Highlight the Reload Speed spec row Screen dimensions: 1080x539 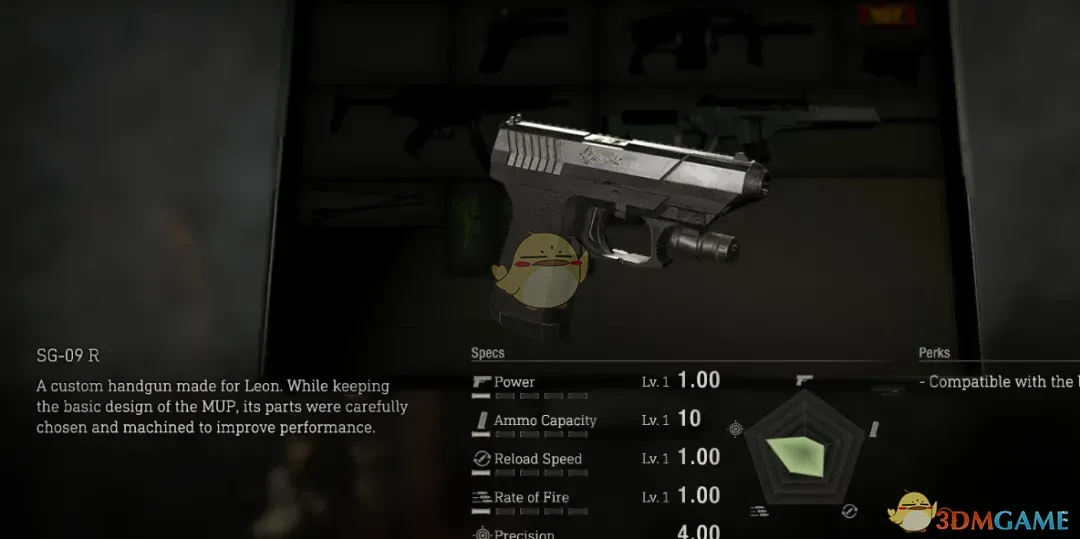click(595, 458)
